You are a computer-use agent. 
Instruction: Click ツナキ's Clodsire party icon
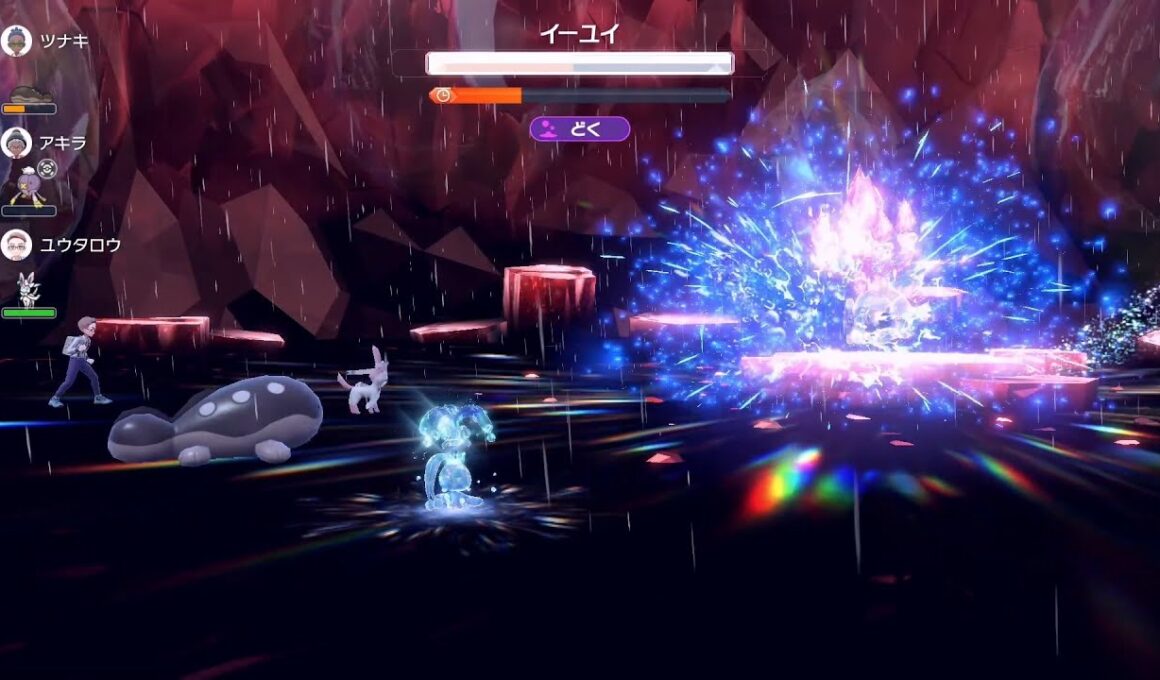tap(30, 92)
